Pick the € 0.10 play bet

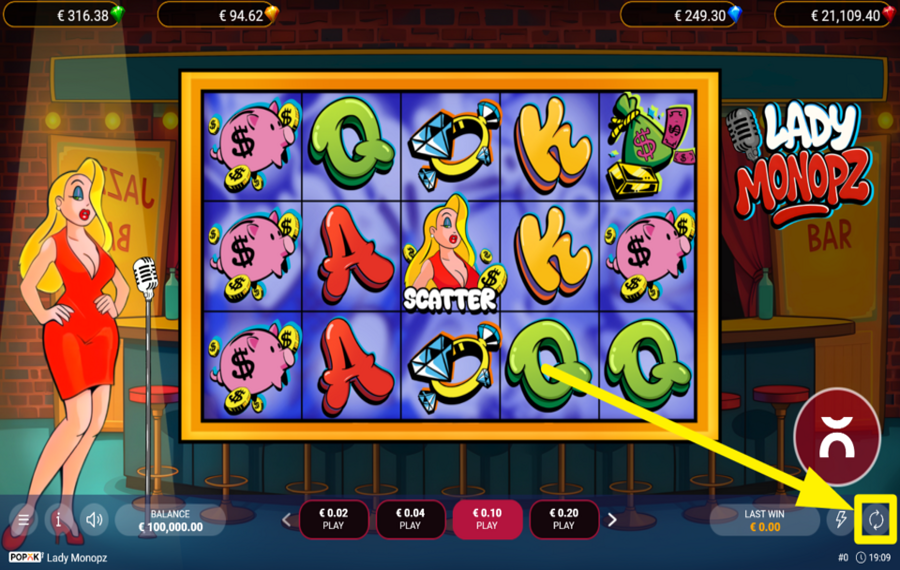click(x=487, y=519)
